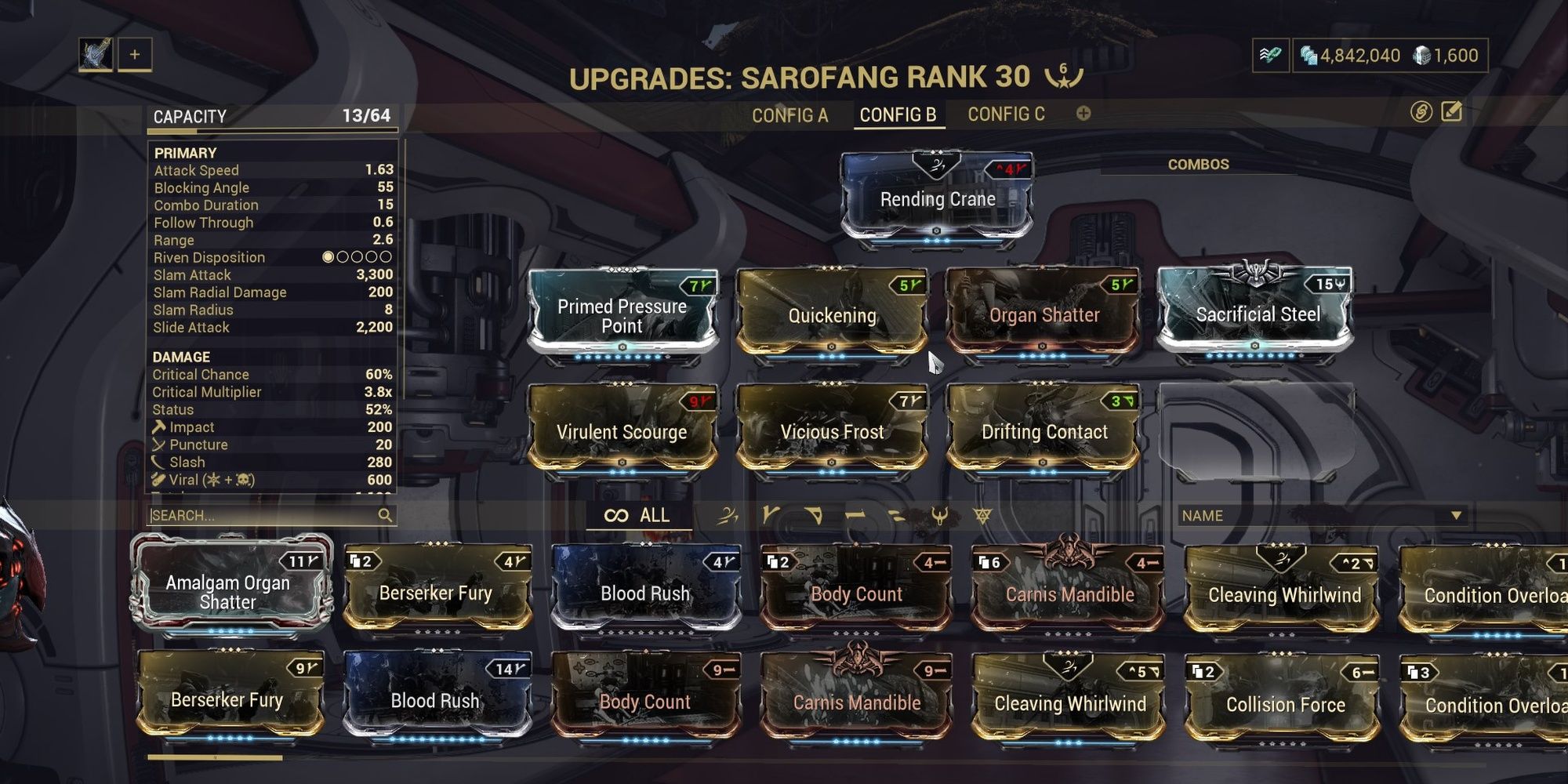Image resolution: width=1568 pixels, height=784 pixels.
Task: Switch to the Config C tab
Action: (x=1006, y=114)
